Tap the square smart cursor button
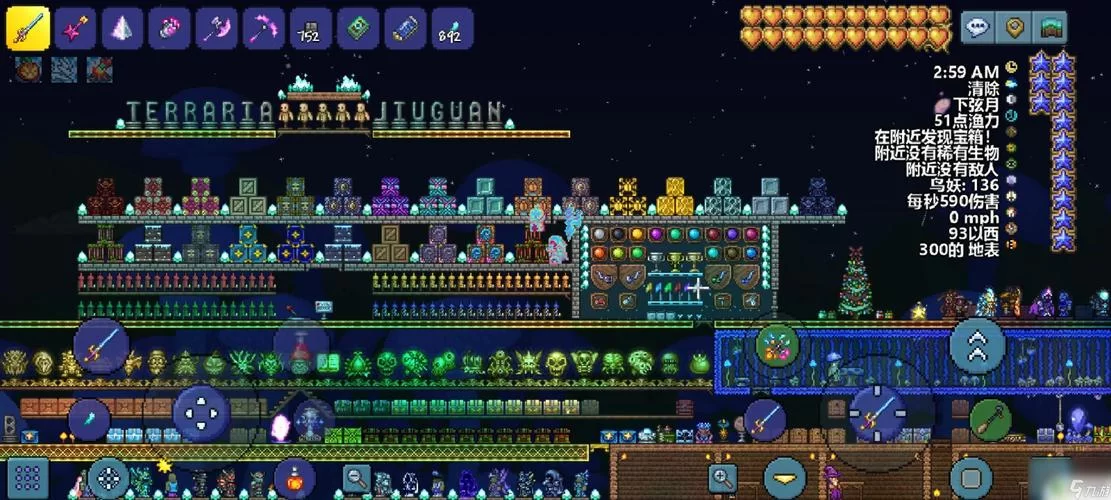 coord(971,478)
